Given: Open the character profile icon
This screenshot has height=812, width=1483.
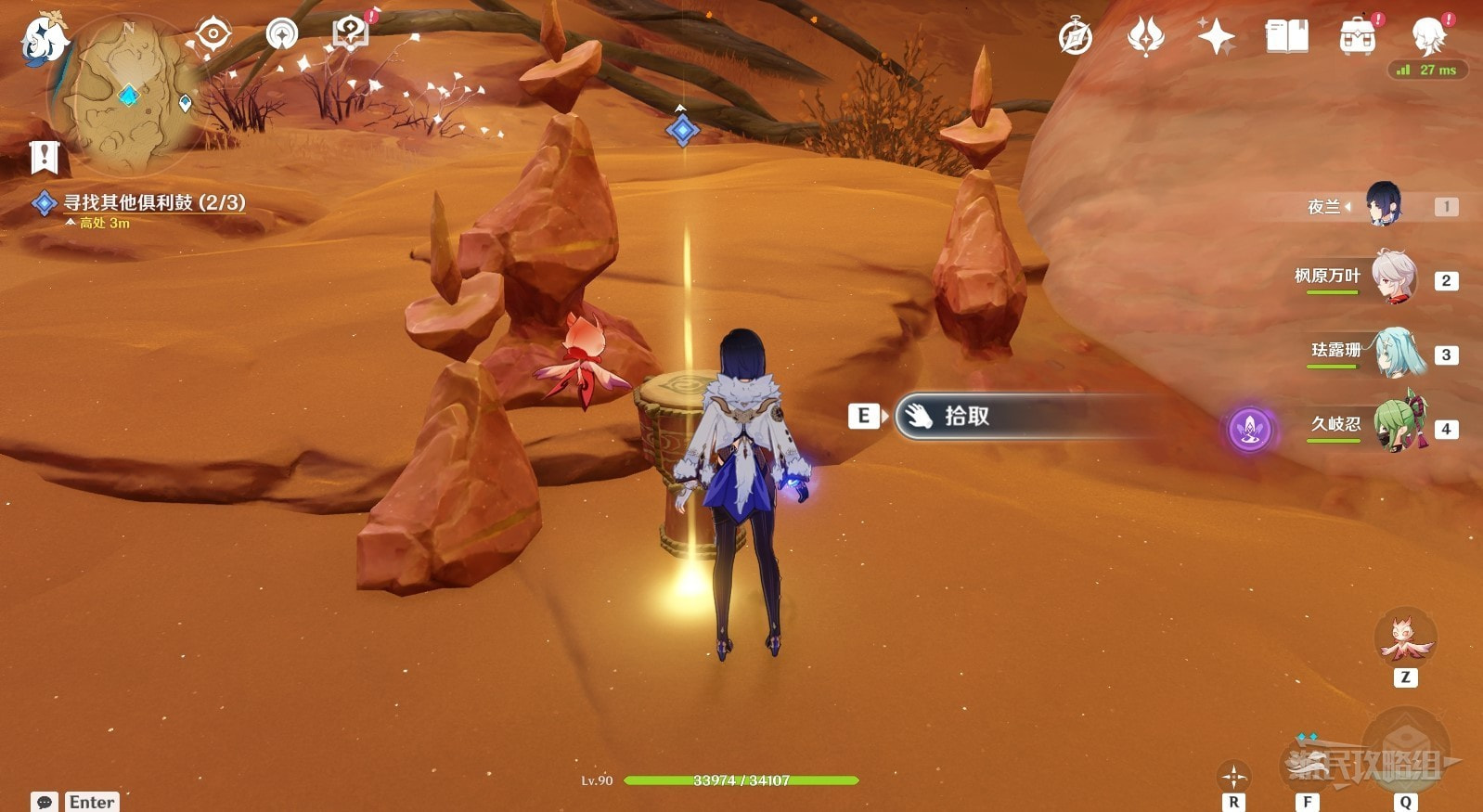Looking at the screenshot, I should (1428, 37).
